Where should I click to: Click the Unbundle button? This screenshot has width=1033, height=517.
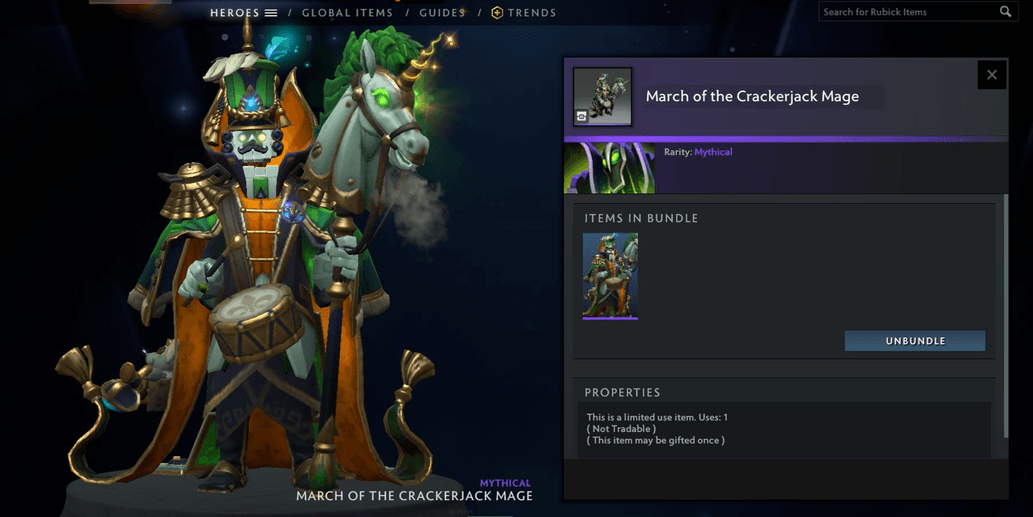[x=914, y=341]
